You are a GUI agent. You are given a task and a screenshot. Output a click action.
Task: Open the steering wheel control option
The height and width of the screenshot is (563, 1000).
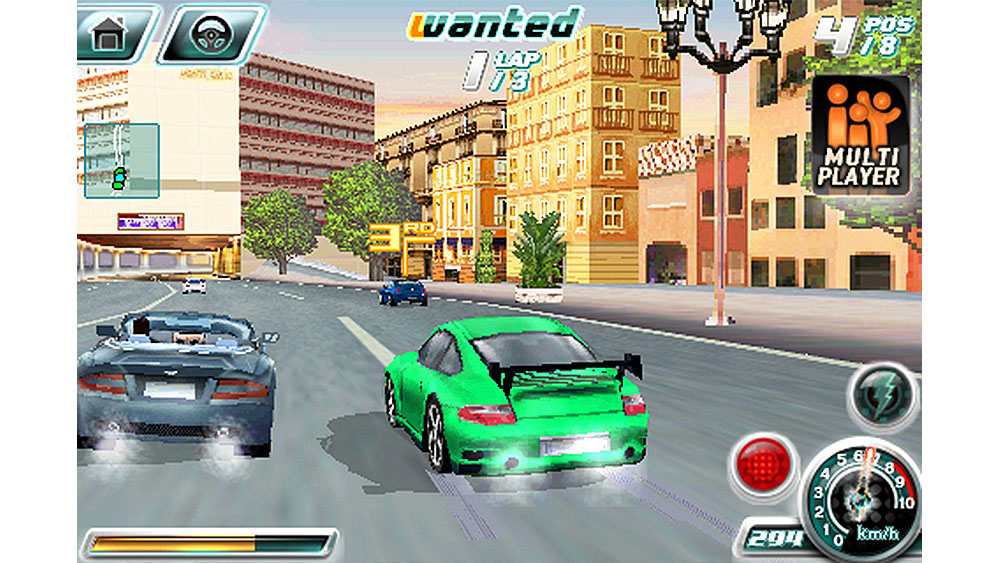click(211, 33)
